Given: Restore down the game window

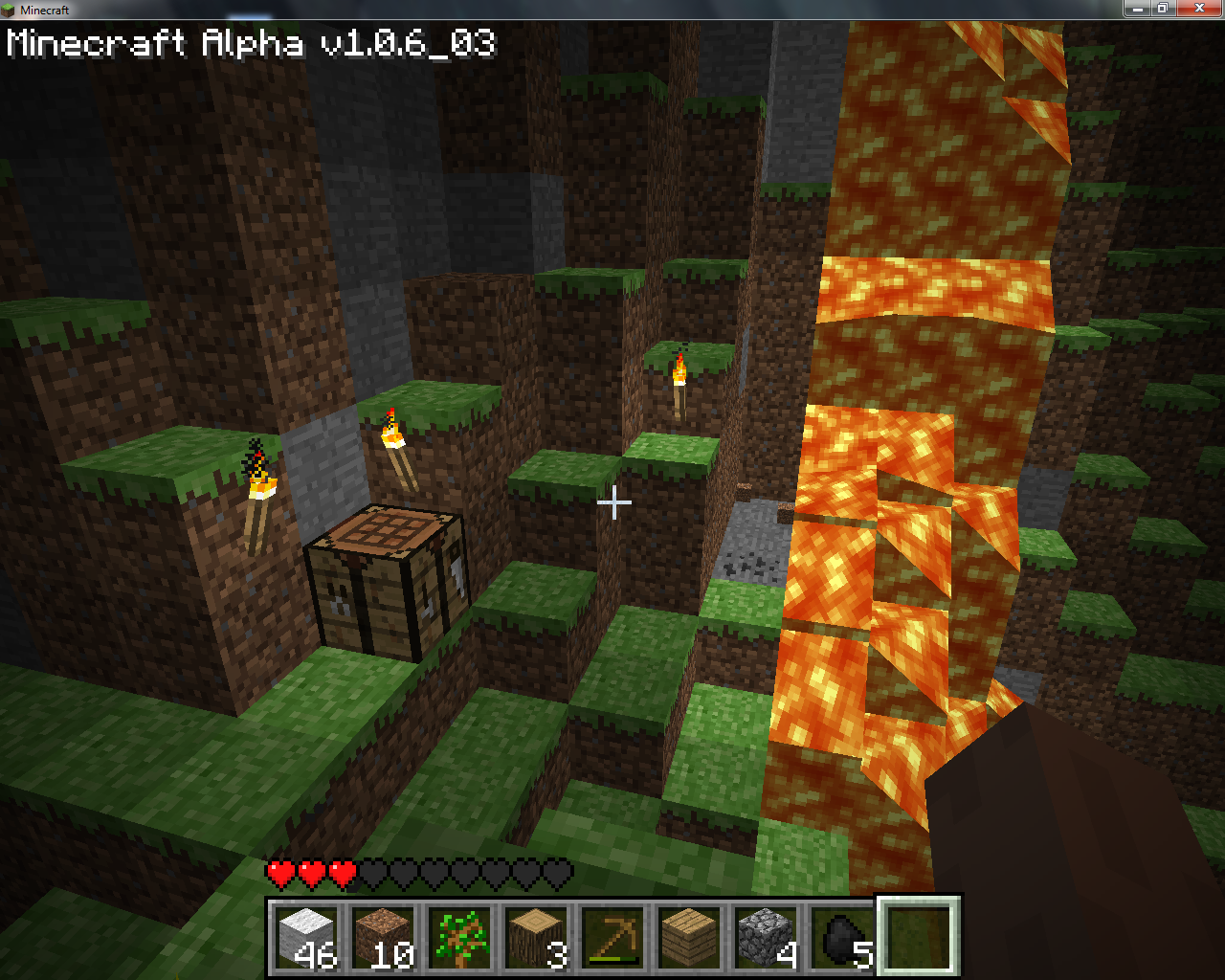Looking at the screenshot, I should [1163, 9].
